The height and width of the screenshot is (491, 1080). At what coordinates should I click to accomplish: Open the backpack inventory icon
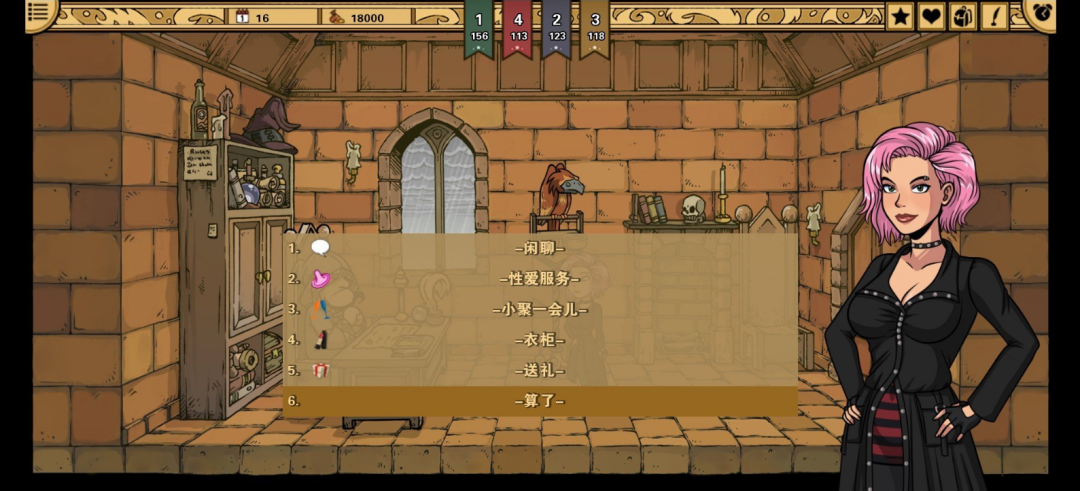963,16
